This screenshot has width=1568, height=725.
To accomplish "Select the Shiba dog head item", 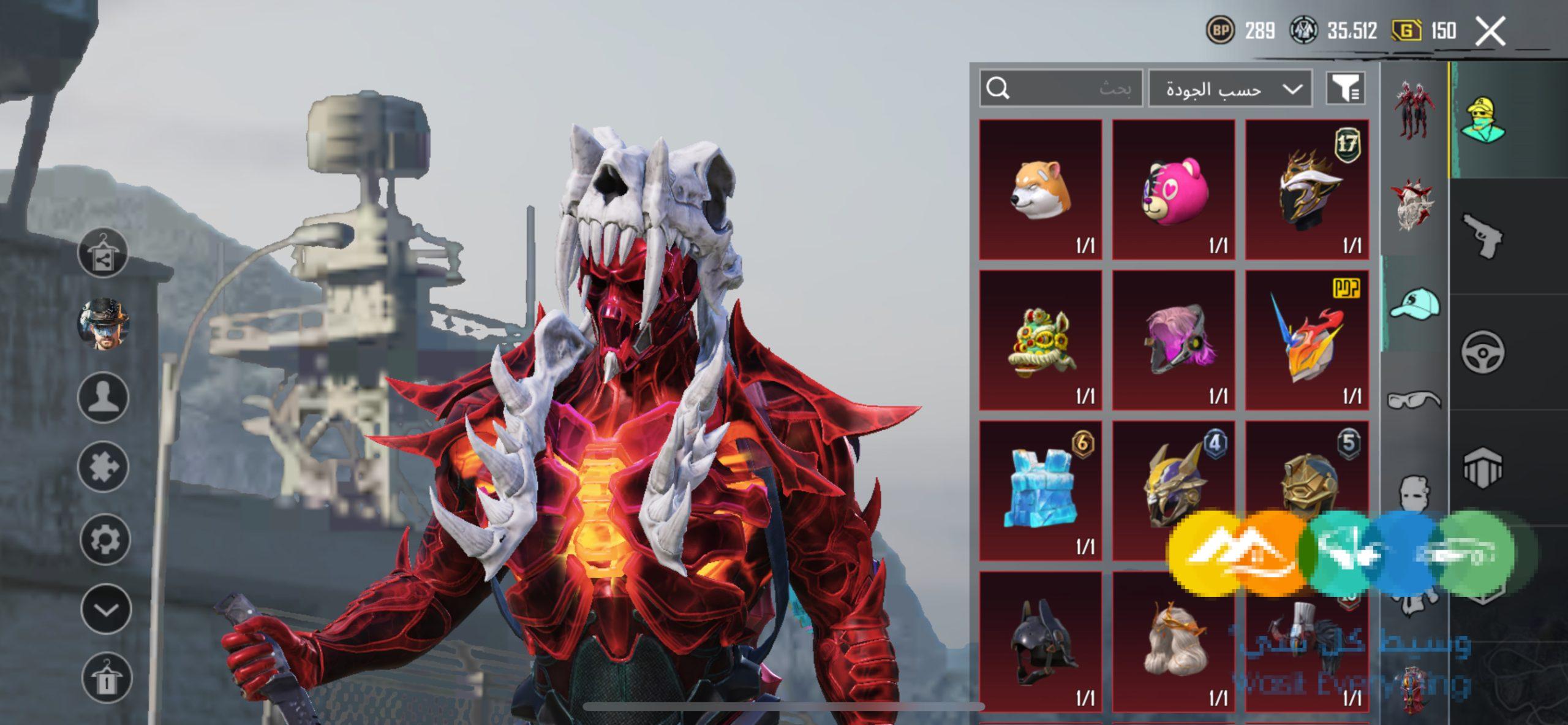I will coord(1041,189).
